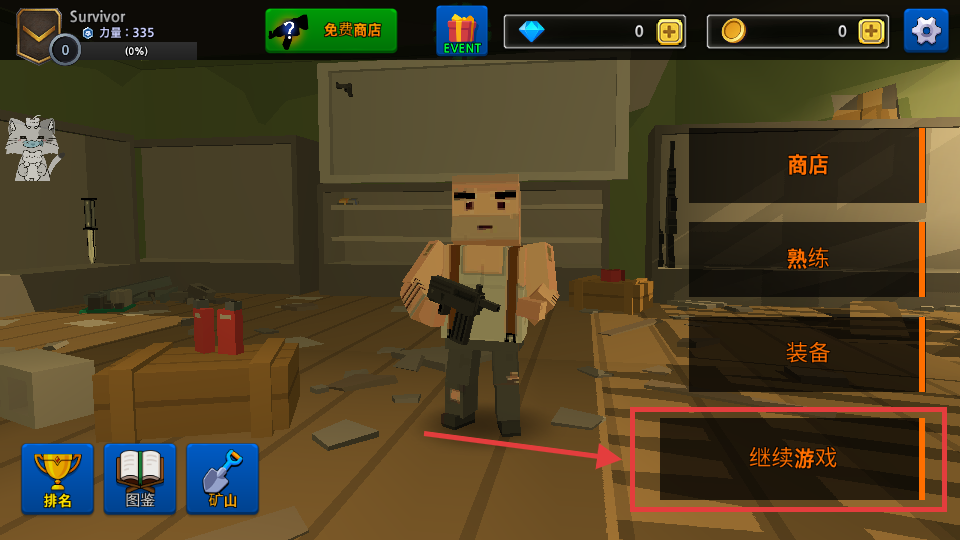Screen dimensions: 960x540
Task: Add more gold coins with plus button
Action: click(x=872, y=31)
